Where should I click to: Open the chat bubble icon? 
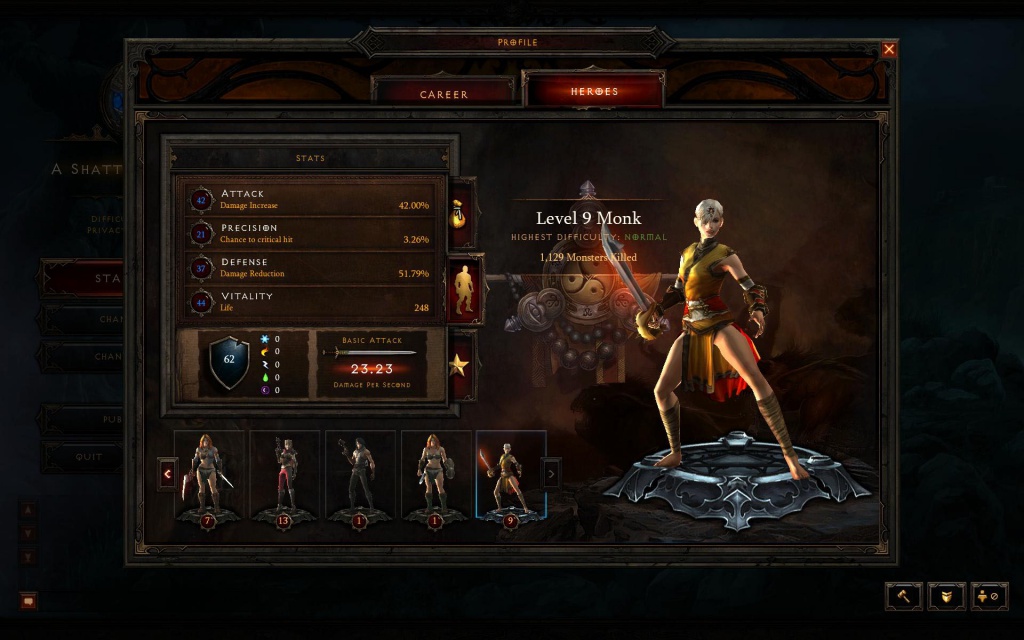tap(28, 601)
